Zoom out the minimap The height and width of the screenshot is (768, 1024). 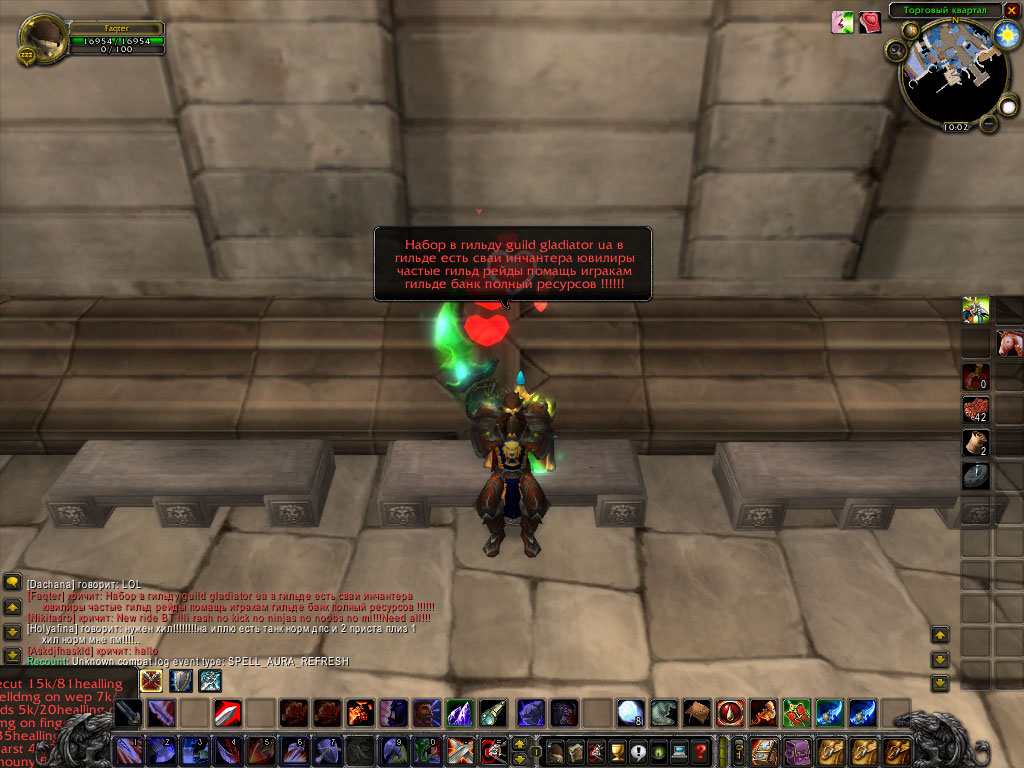click(x=989, y=123)
